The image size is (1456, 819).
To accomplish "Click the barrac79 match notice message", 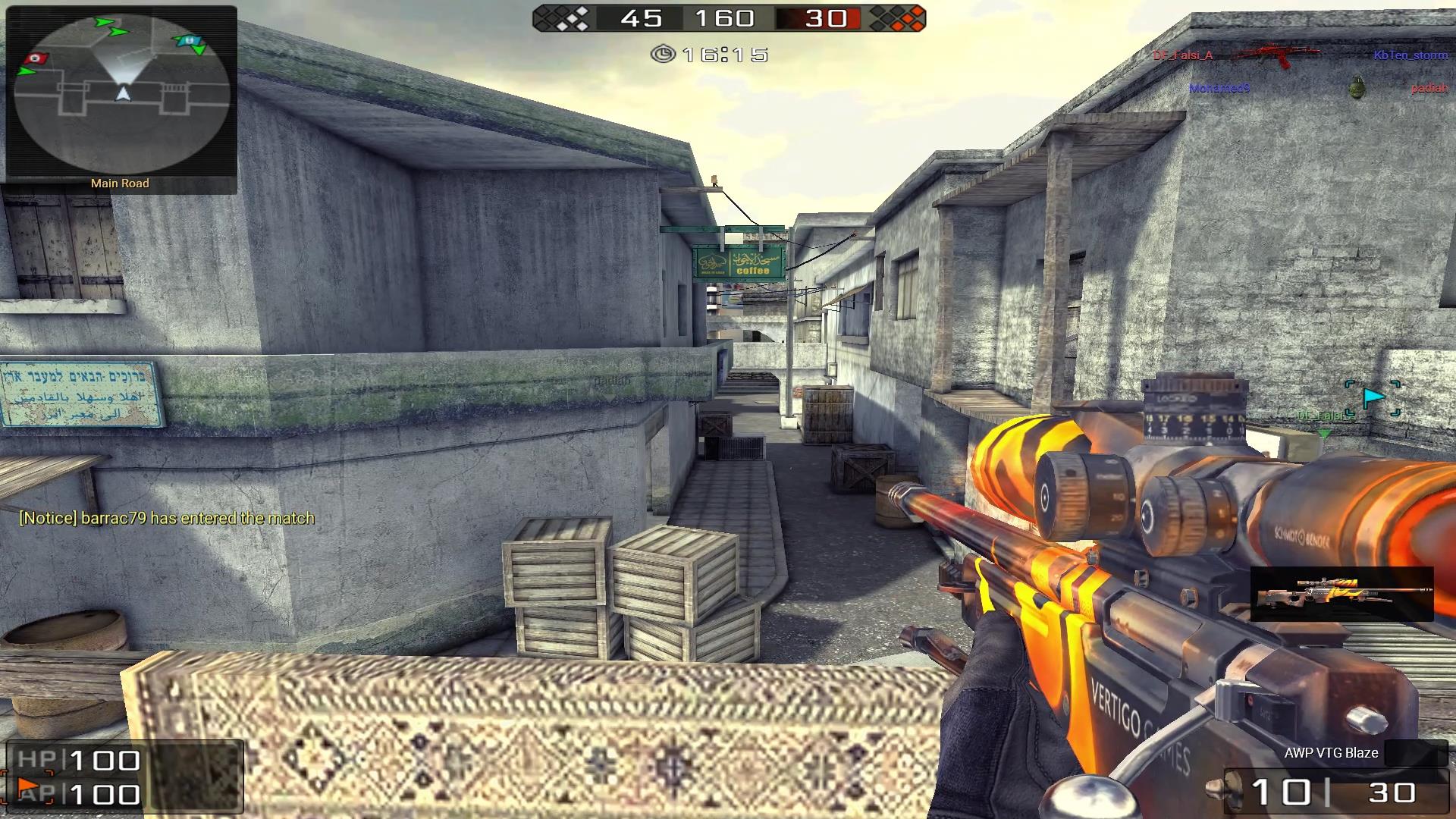I will click(x=167, y=518).
